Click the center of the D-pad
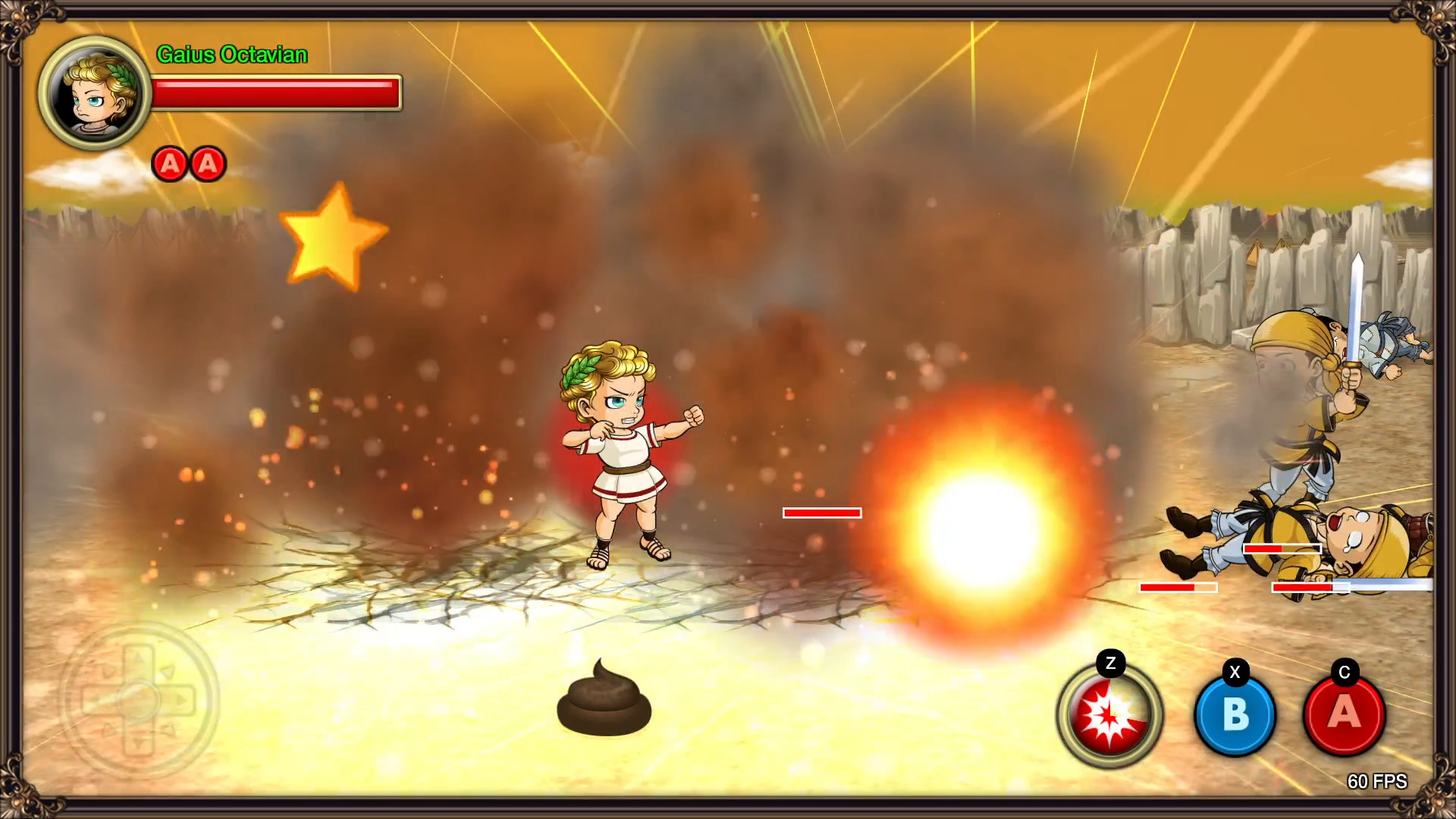 tap(139, 699)
